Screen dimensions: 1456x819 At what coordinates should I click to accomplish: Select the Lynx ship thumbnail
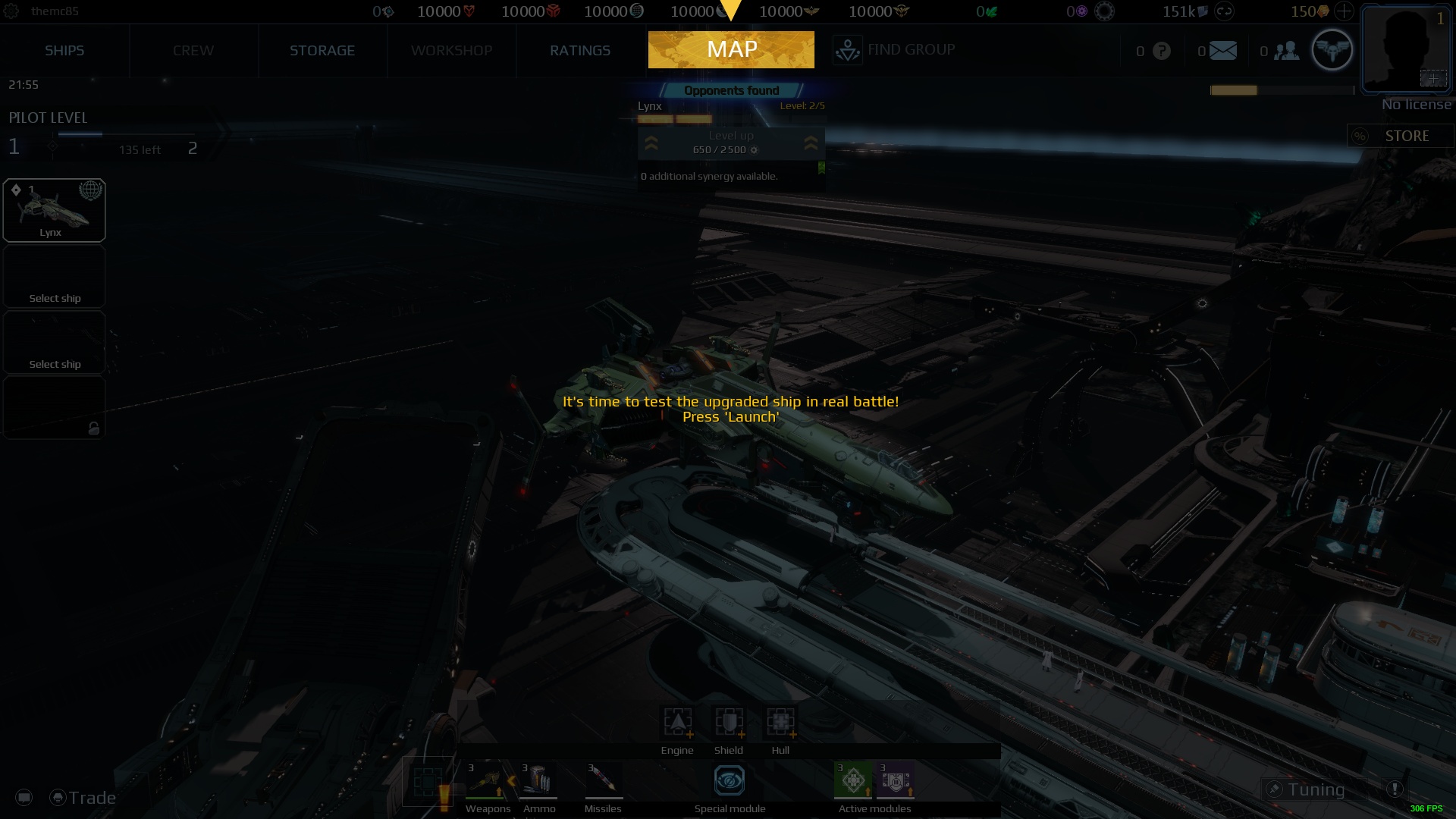tap(54, 209)
